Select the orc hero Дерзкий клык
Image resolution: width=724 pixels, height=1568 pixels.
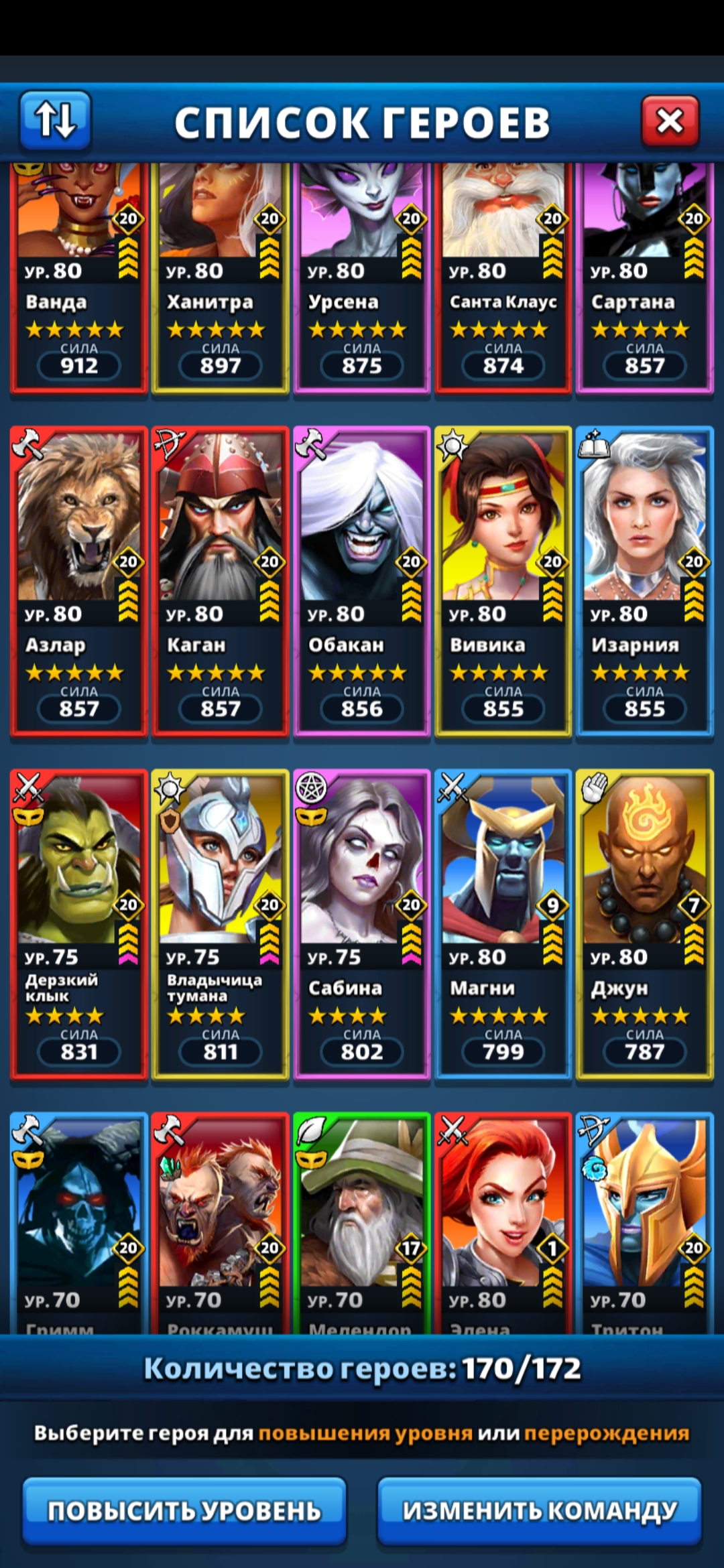[x=78, y=924]
